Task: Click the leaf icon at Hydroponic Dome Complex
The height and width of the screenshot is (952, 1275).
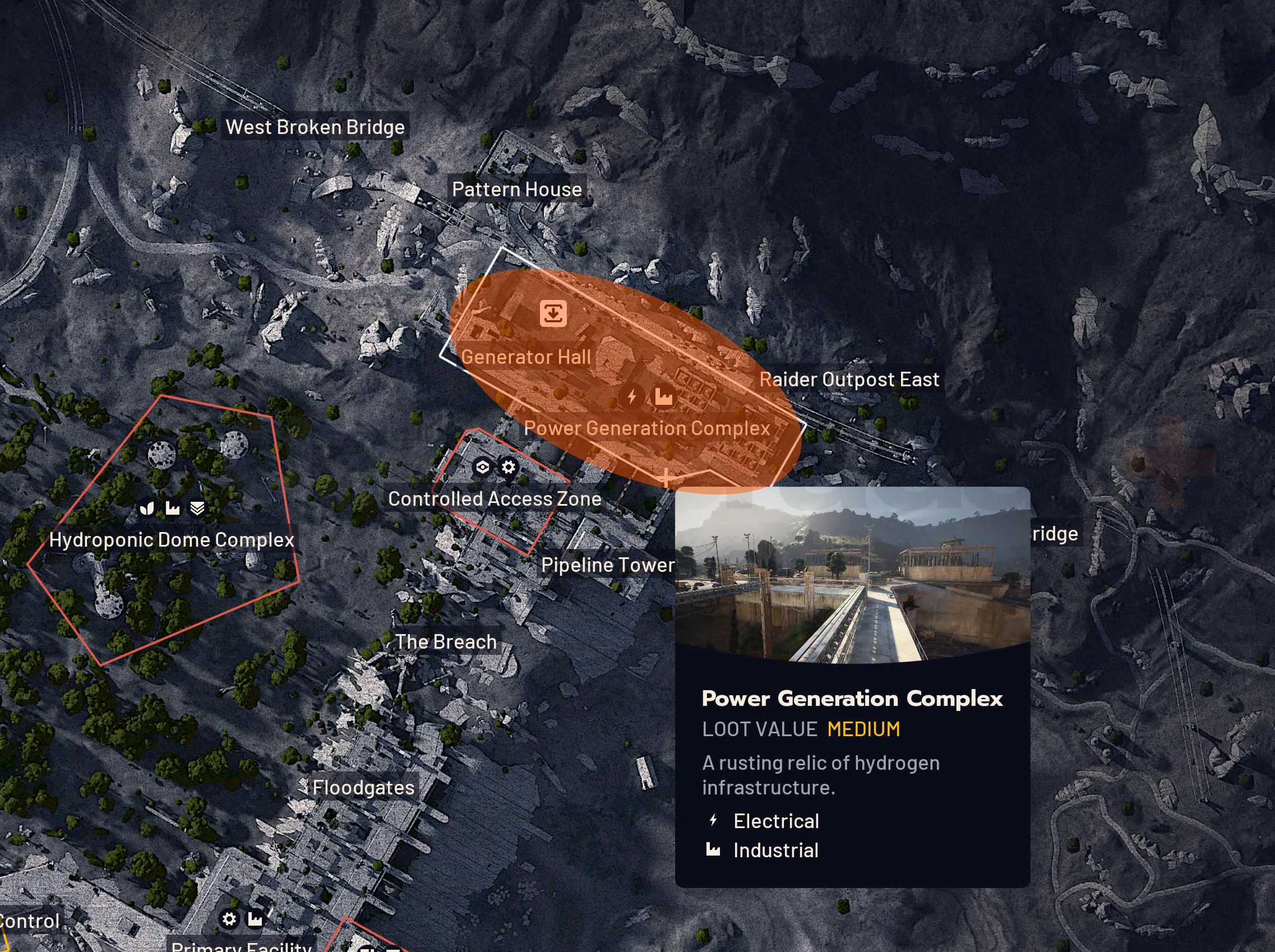Action: coord(147,510)
